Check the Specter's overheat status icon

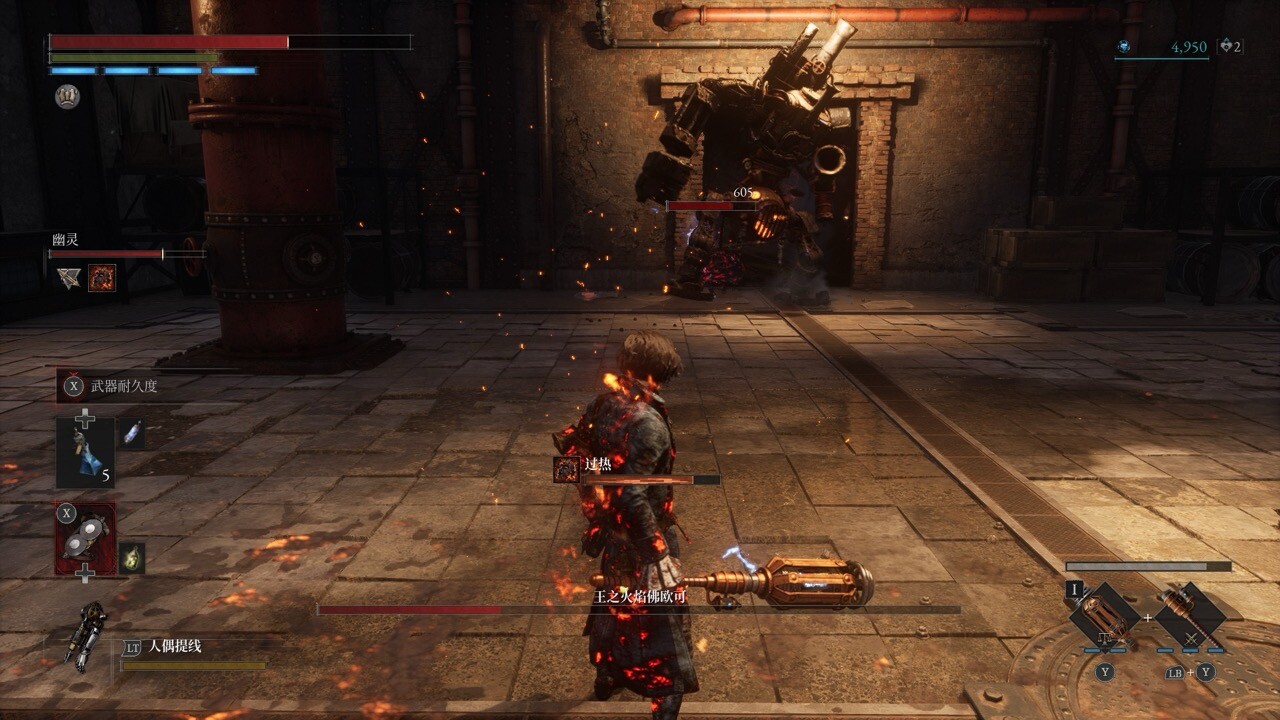click(102, 278)
